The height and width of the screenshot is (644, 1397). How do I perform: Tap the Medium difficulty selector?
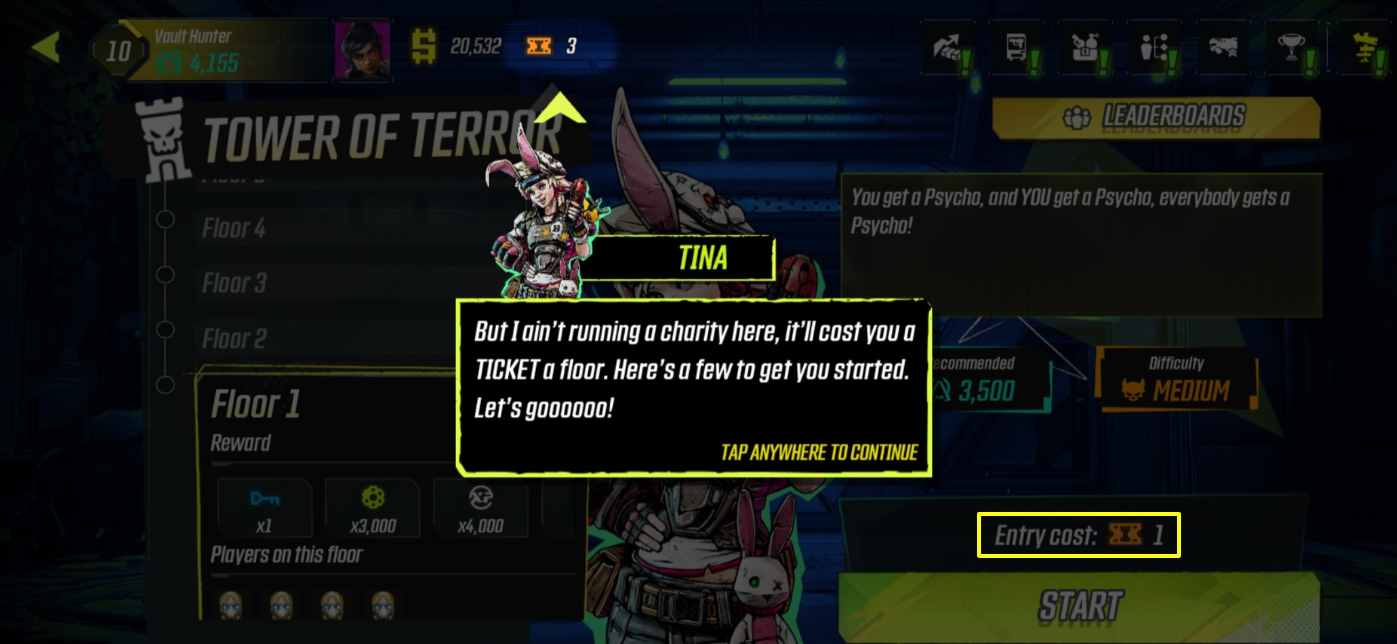click(1177, 380)
